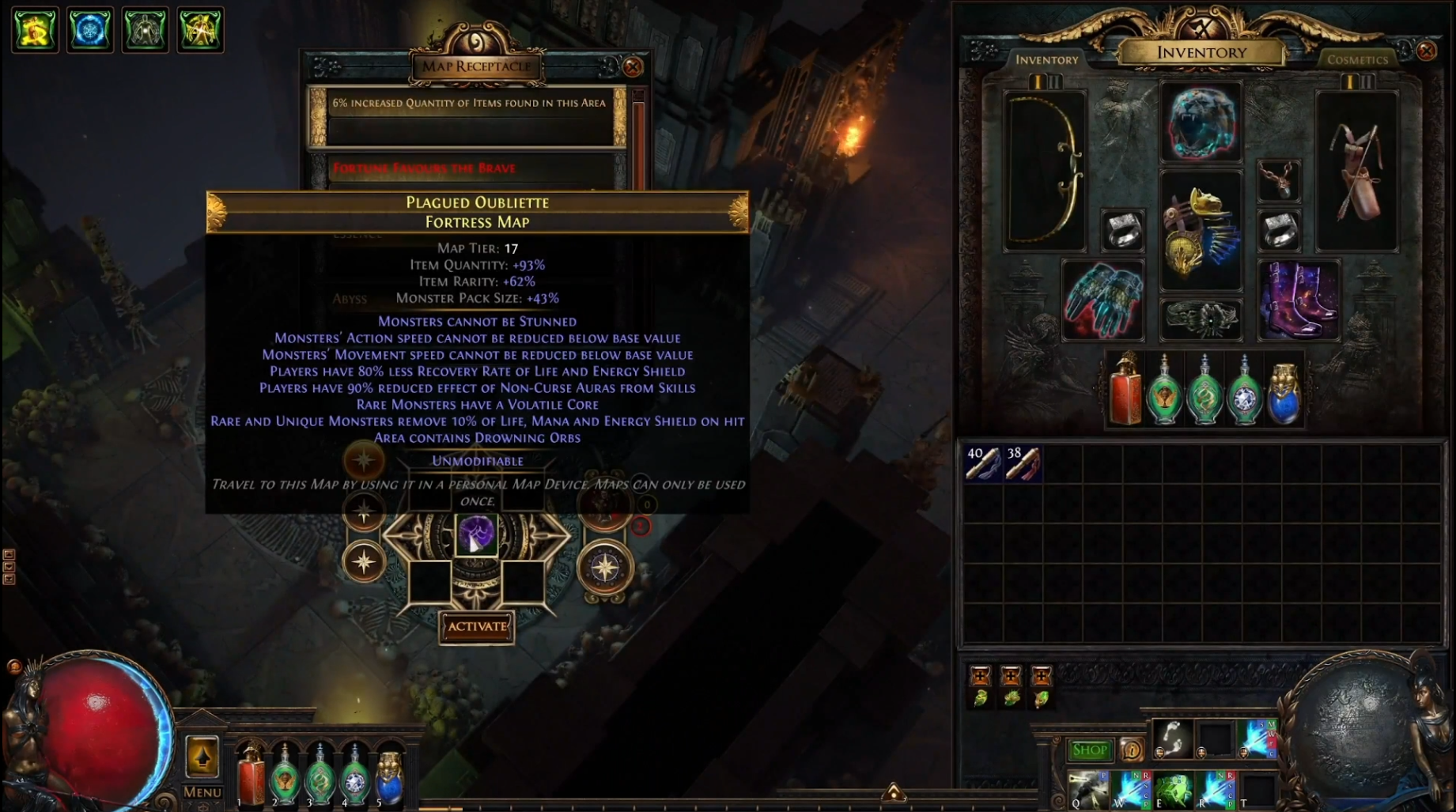Open the game Menu button
The width and height of the screenshot is (1456, 812).
[x=202, y=791]
